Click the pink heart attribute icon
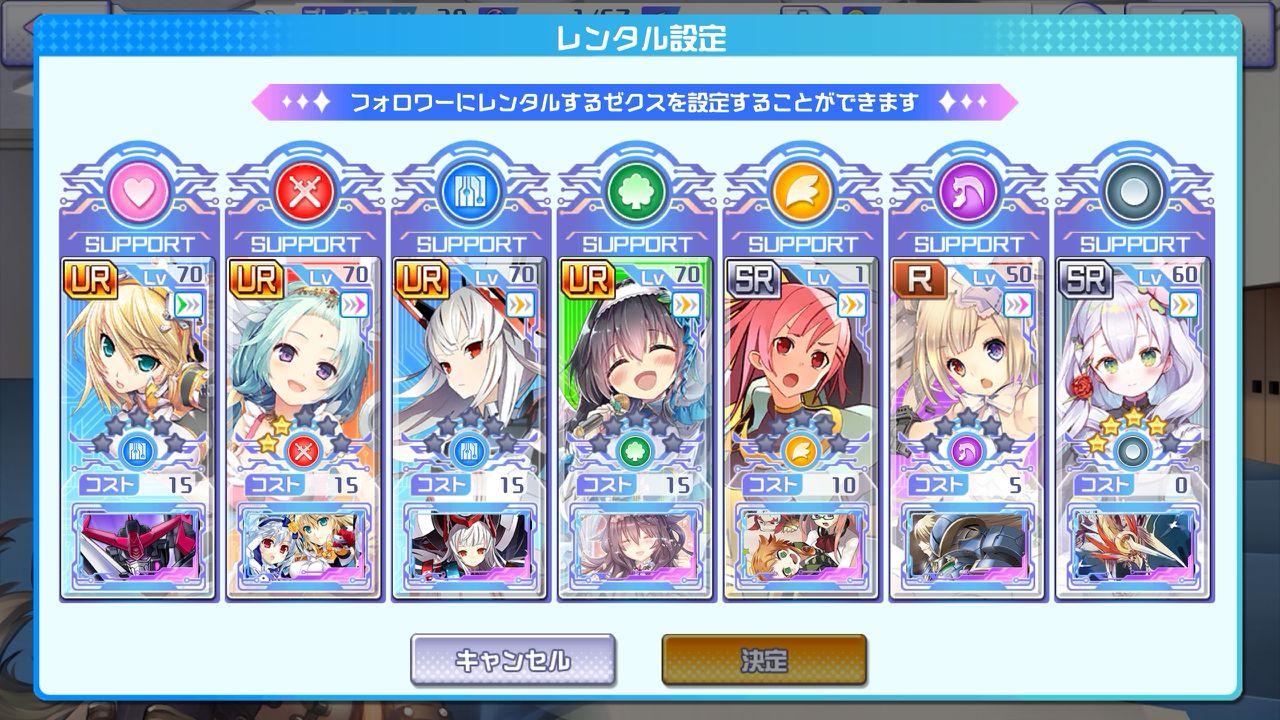Screen dimensions: 1280x720 coord(137,192)
